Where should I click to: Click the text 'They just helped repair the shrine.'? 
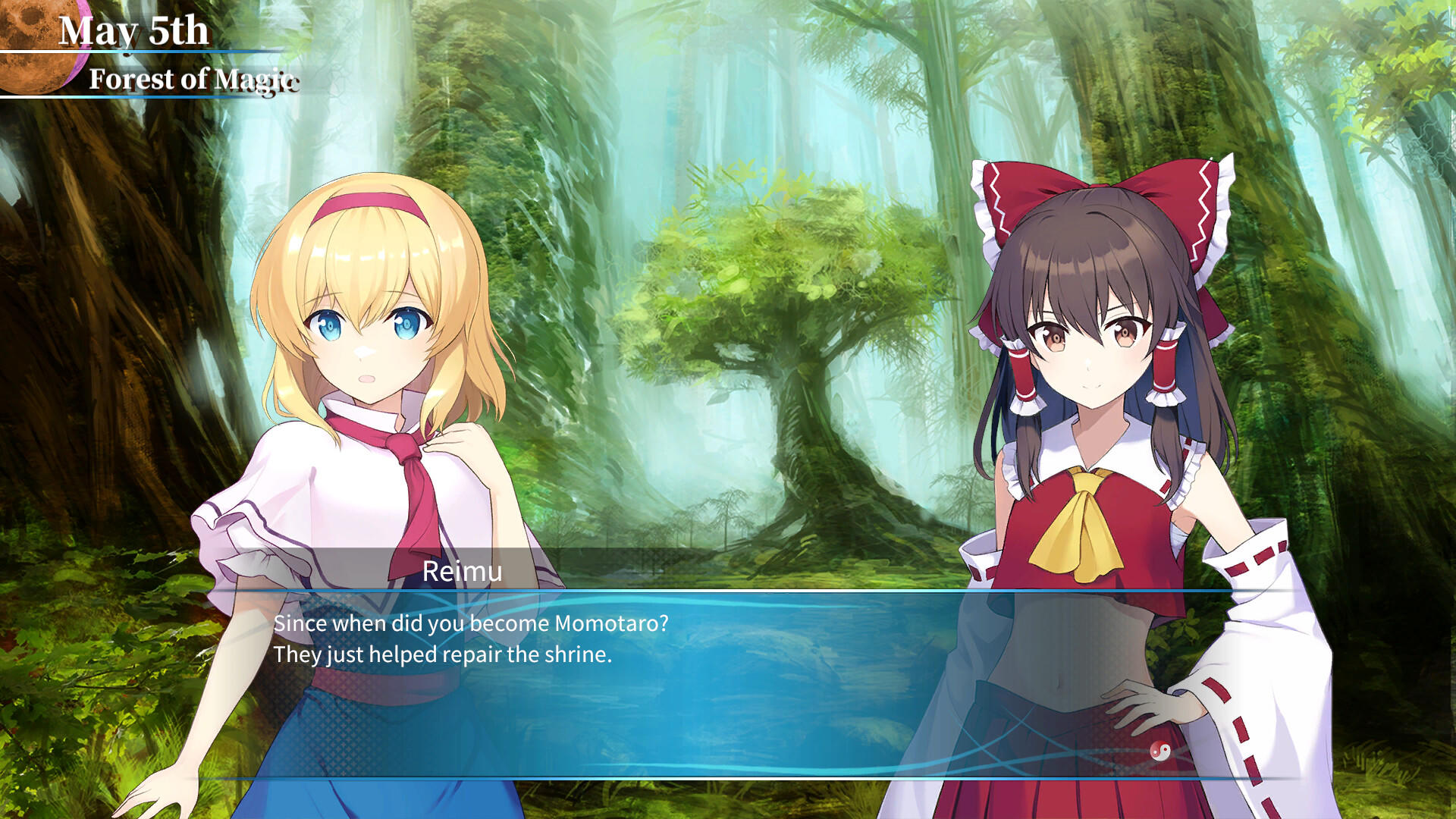pyautogui.click(x=444, y=653)
